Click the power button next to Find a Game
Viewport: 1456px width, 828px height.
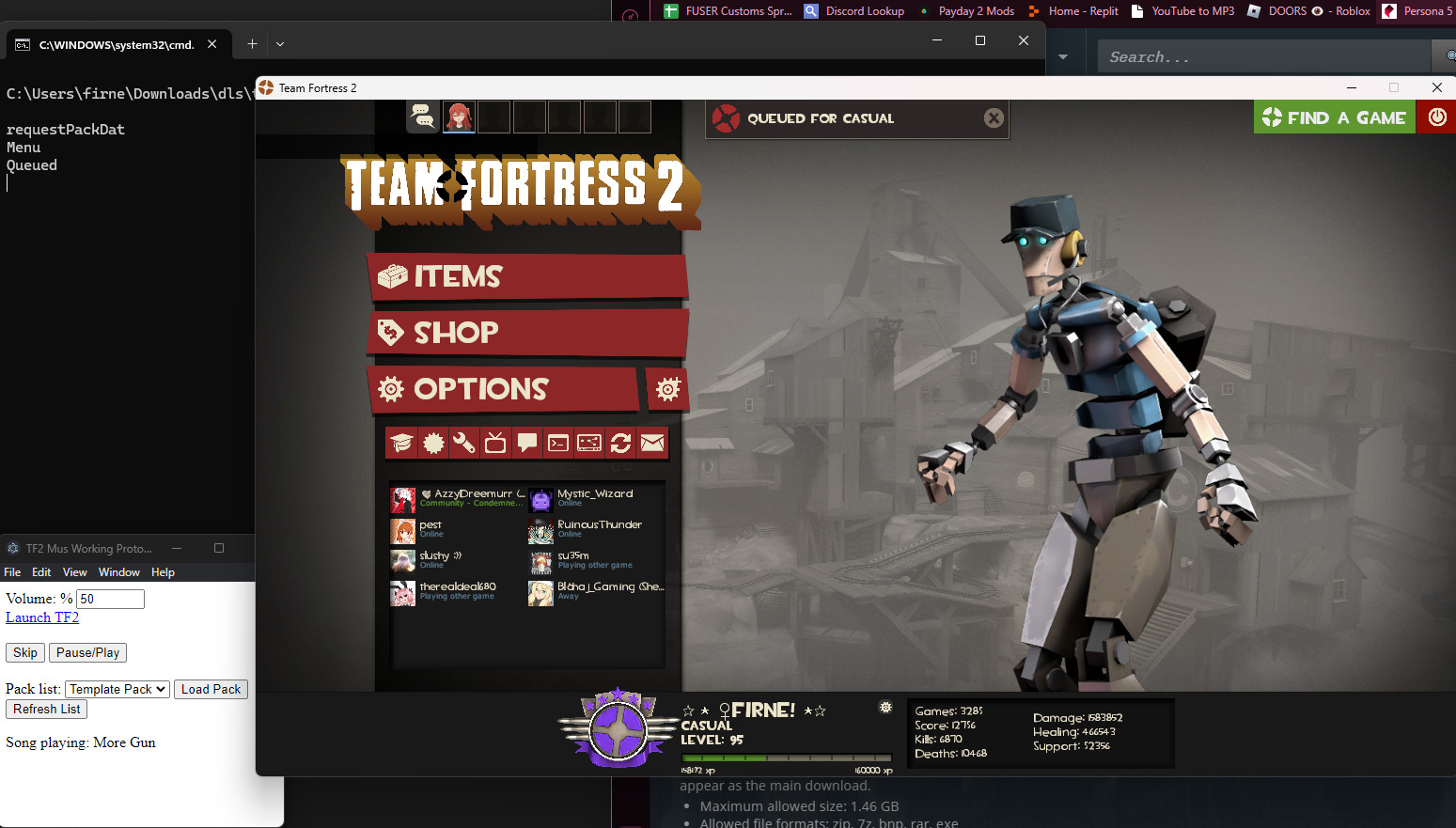point(1437,117)
